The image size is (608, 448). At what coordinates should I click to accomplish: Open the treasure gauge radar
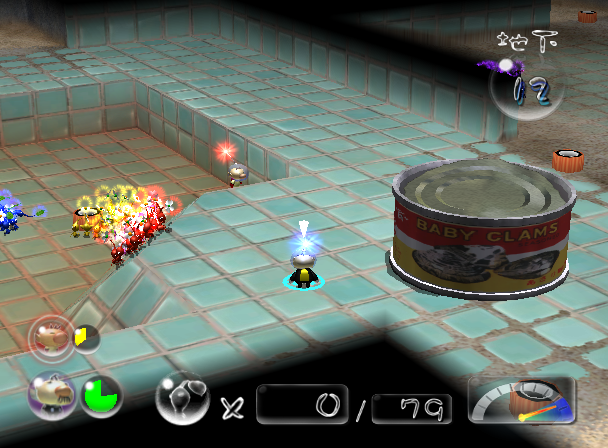click(521, 401)
